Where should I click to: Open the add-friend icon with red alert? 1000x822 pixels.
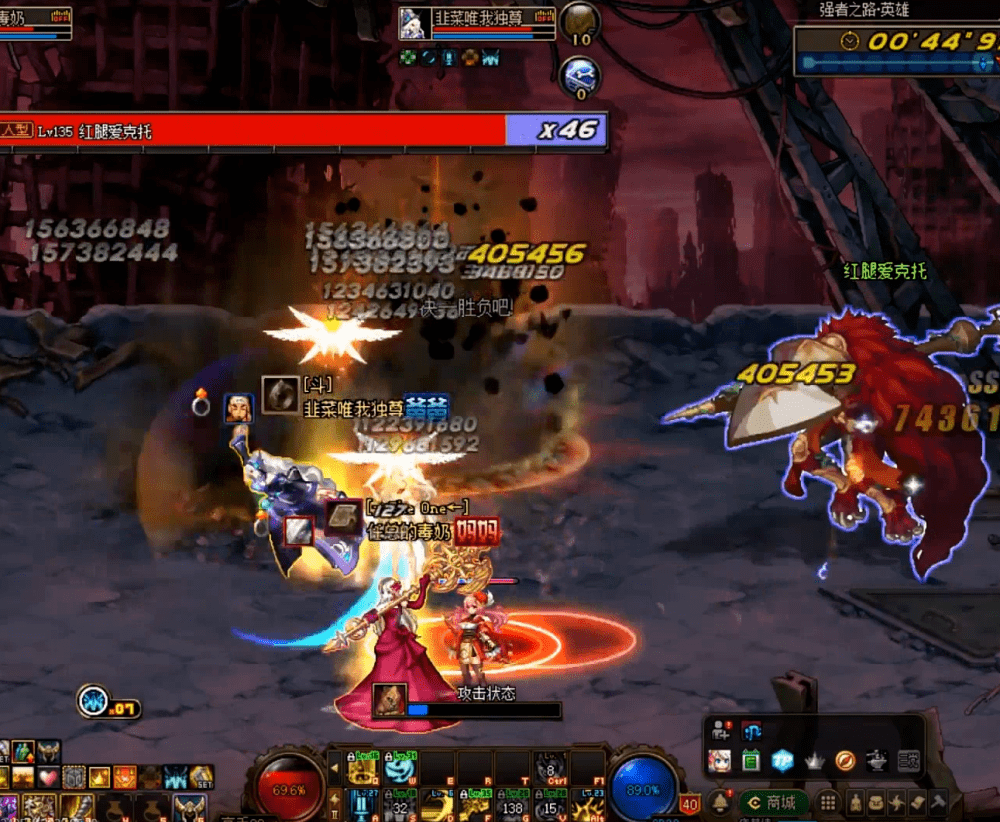(719, 732)
